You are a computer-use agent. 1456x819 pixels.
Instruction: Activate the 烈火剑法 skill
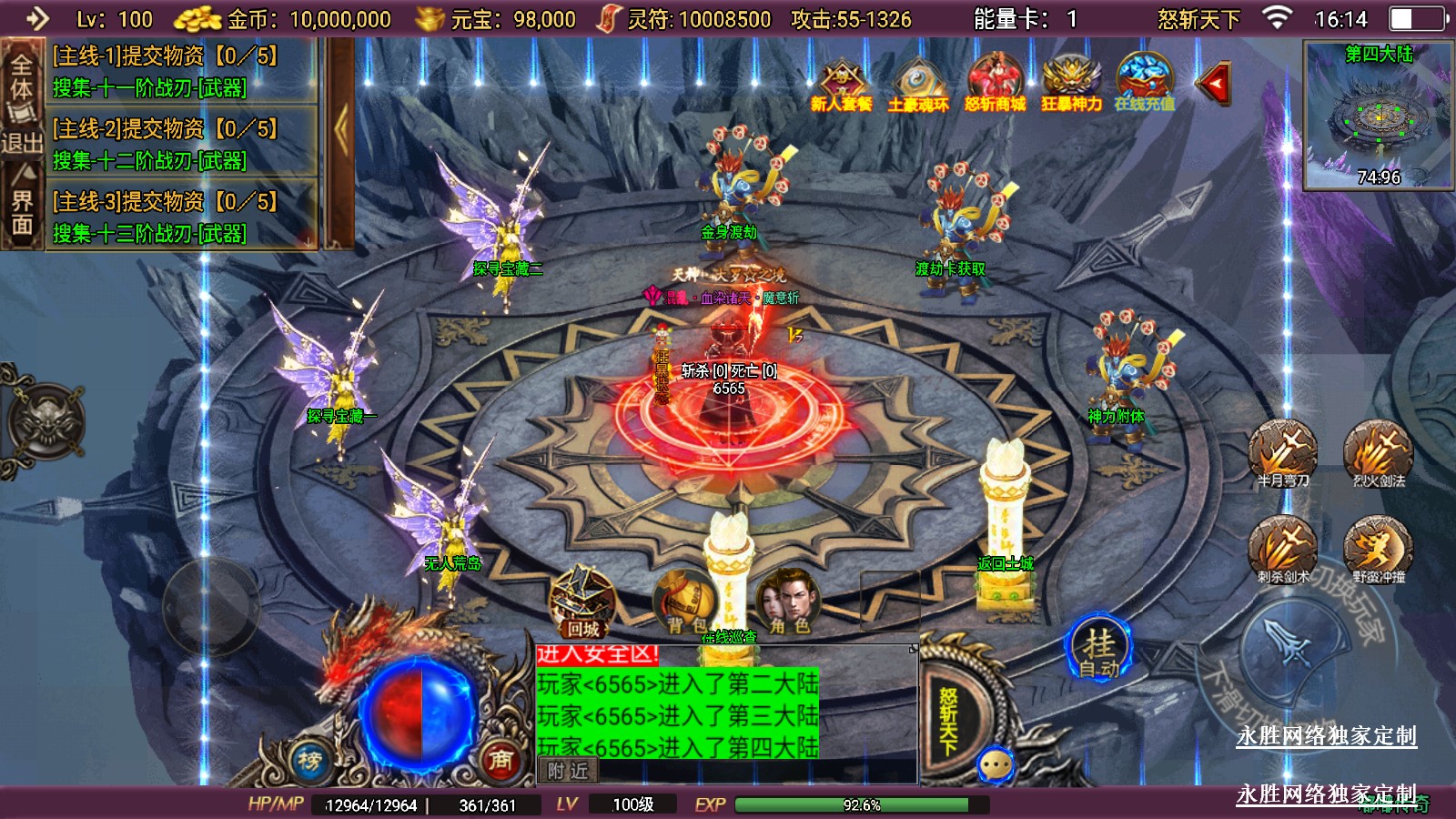(x=1379, y=451)
